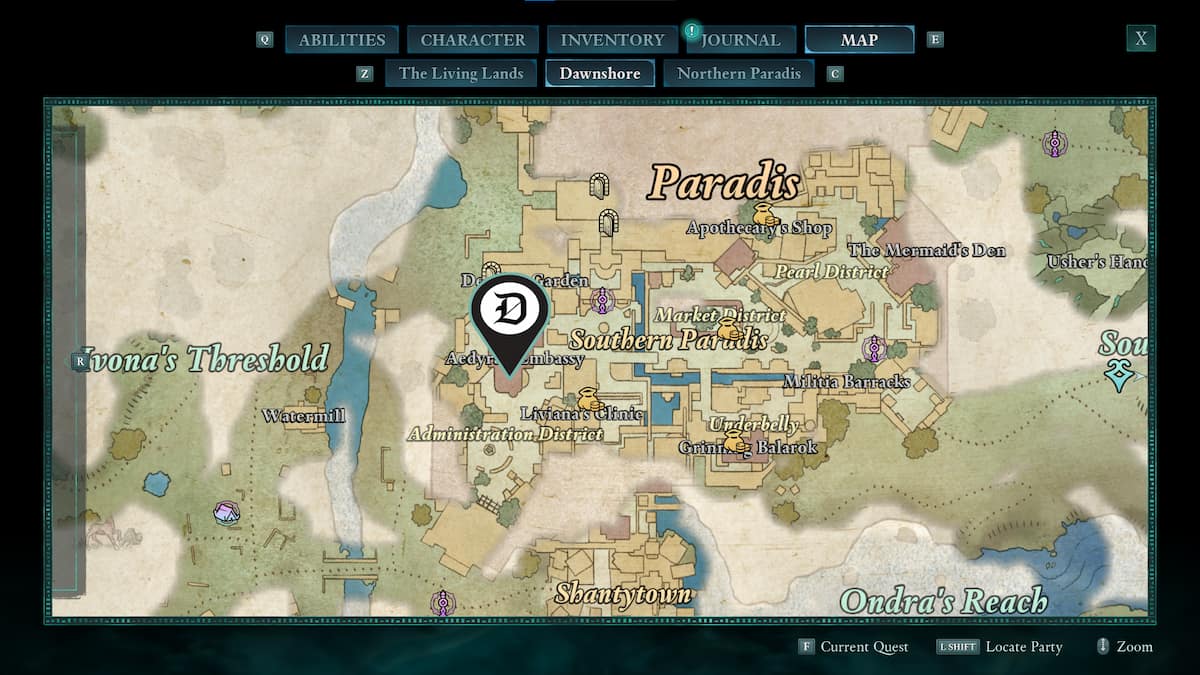Select the teal marker at the map's right edge

[1117, 376]
